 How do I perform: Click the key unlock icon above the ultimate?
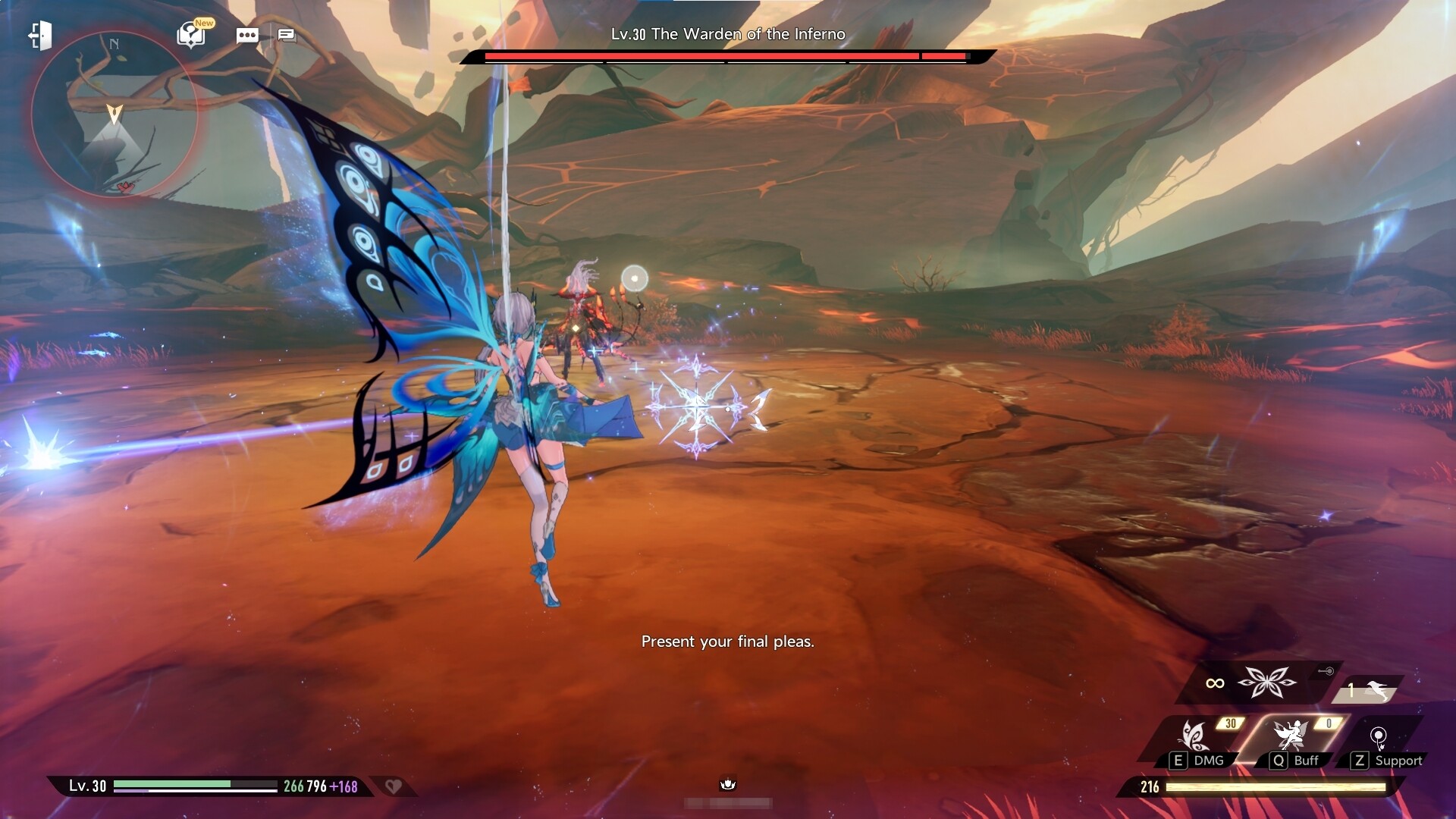tap(1326, 671)
